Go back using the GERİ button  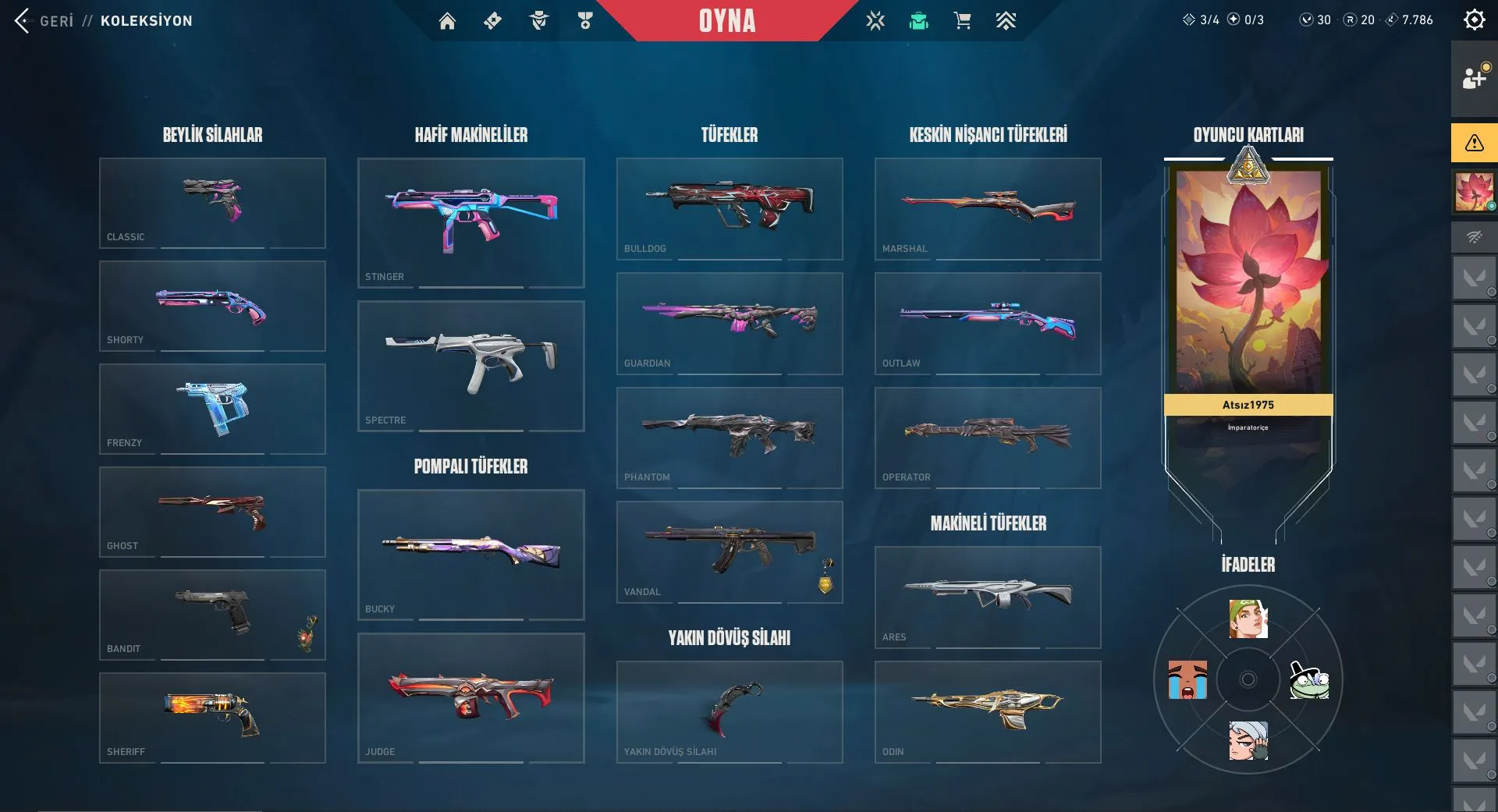point(45,21)
